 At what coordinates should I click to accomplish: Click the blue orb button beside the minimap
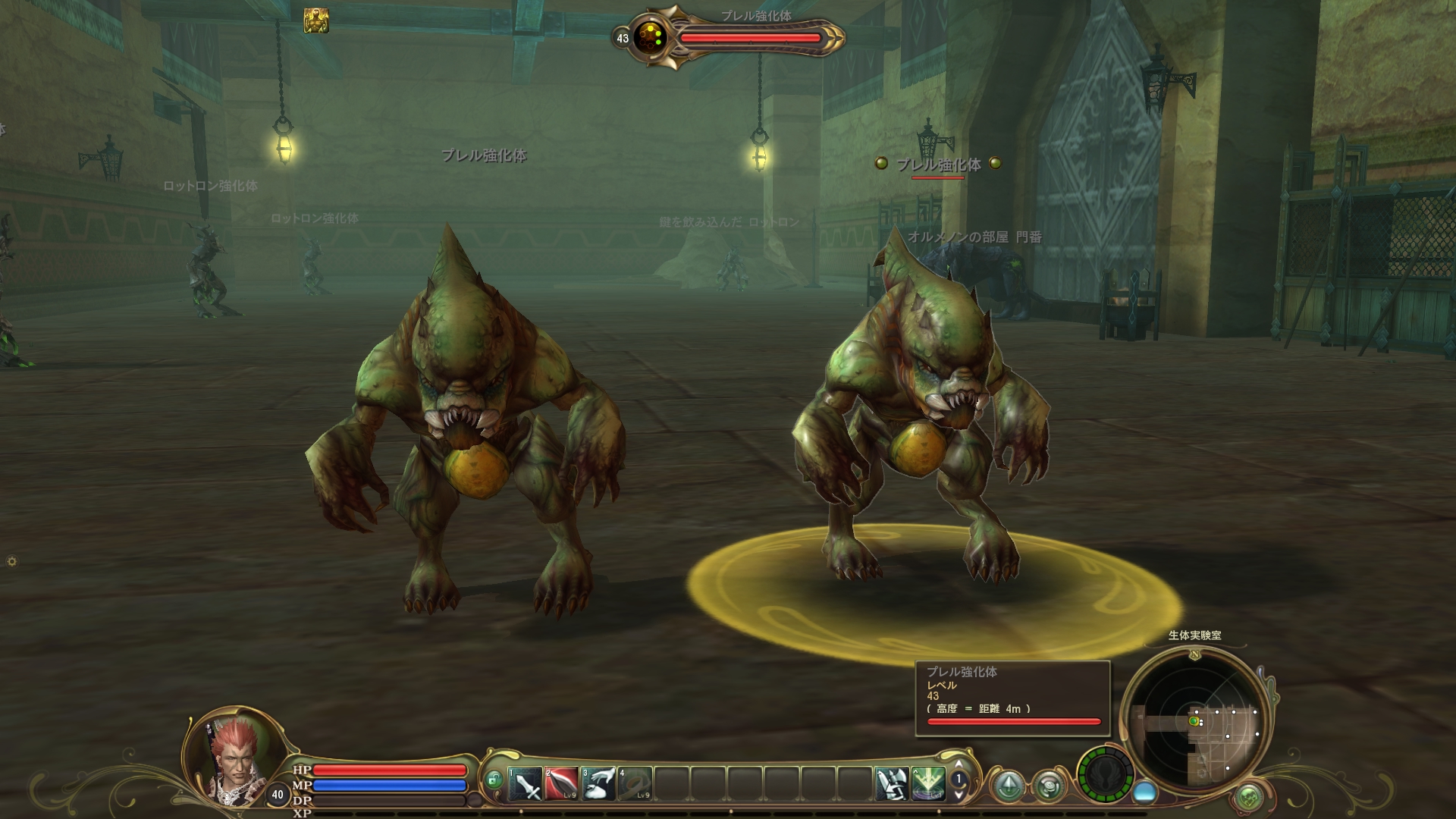[x=1144, y=792]
